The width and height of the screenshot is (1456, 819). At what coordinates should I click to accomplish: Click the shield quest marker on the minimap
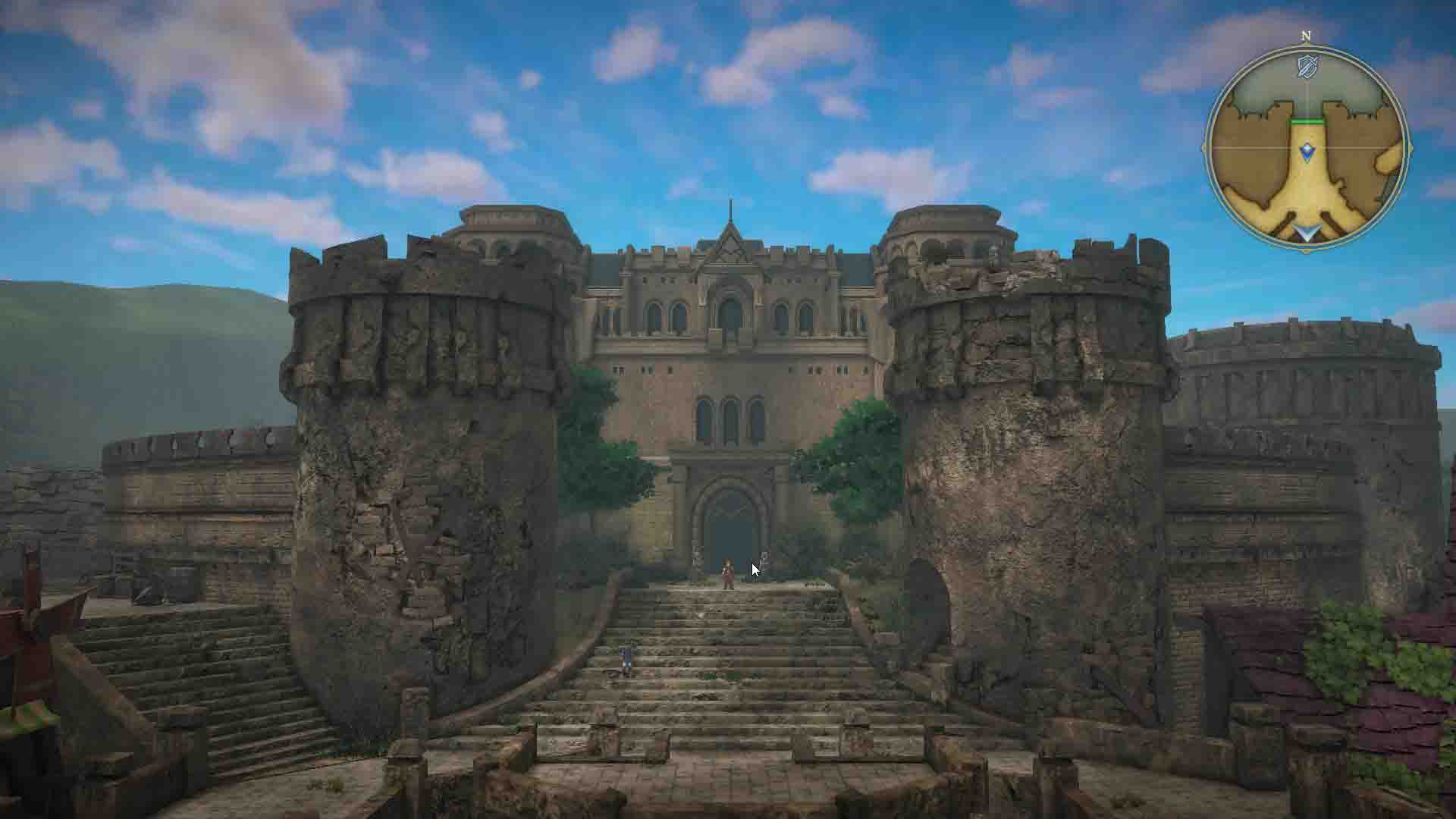(1306, 66)
